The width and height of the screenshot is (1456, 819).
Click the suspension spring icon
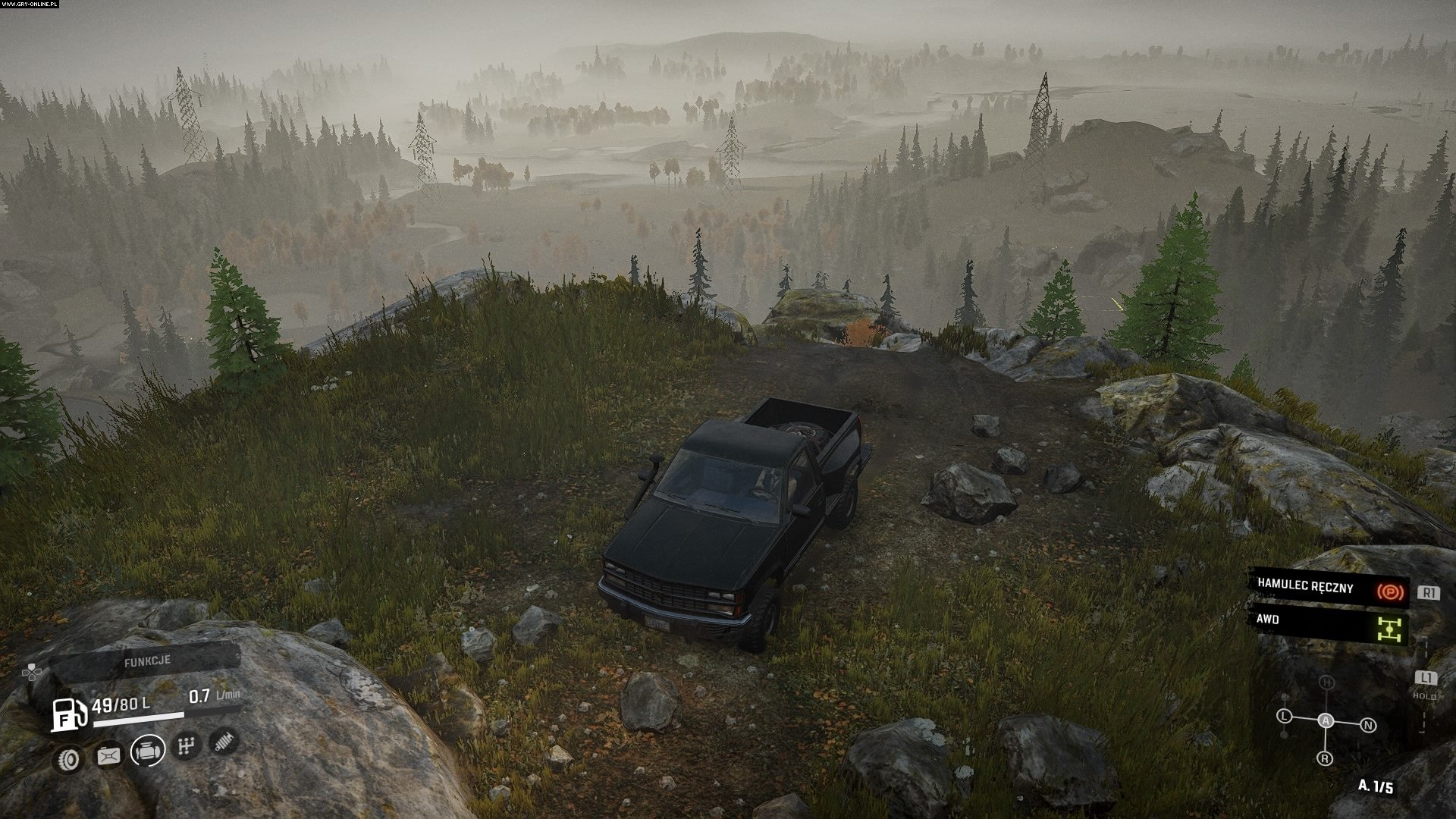[224, 740]
